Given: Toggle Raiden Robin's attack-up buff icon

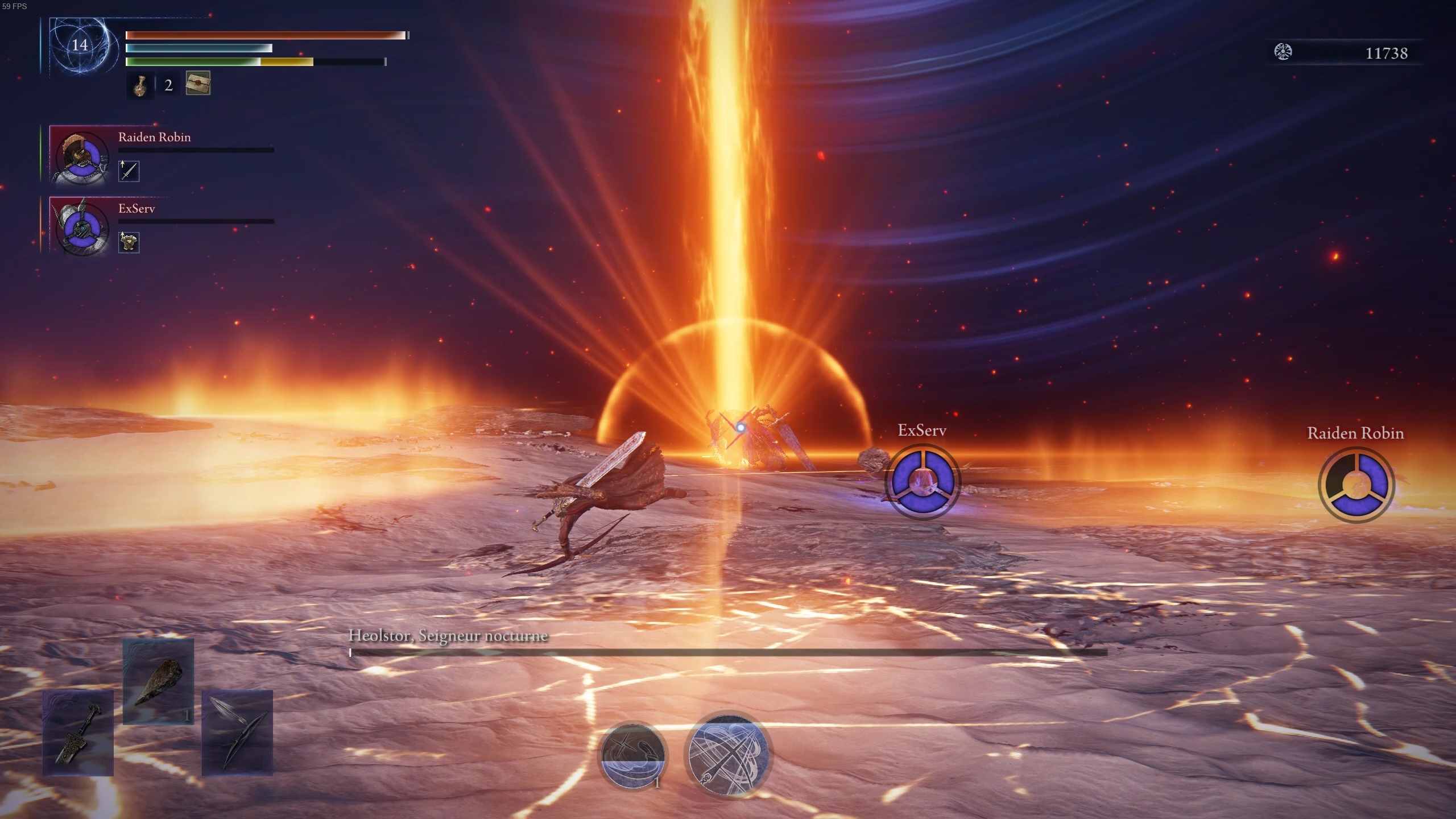Looking at the screenshot, I should (128, 171).
